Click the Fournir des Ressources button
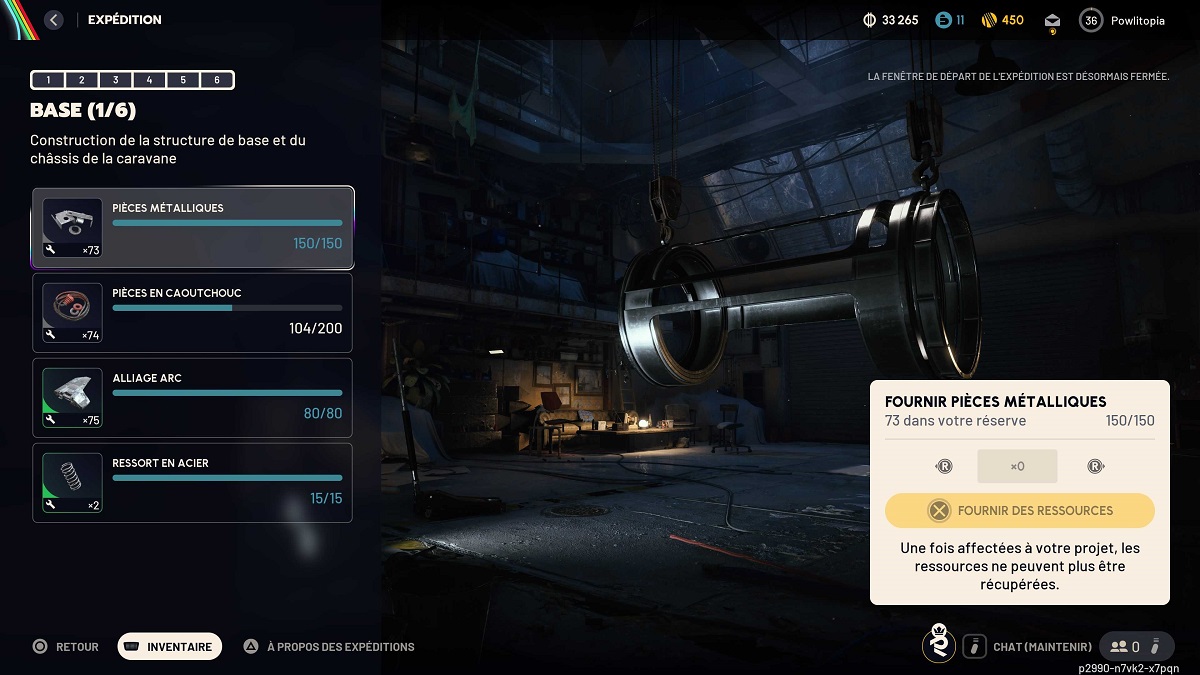 1019,511
